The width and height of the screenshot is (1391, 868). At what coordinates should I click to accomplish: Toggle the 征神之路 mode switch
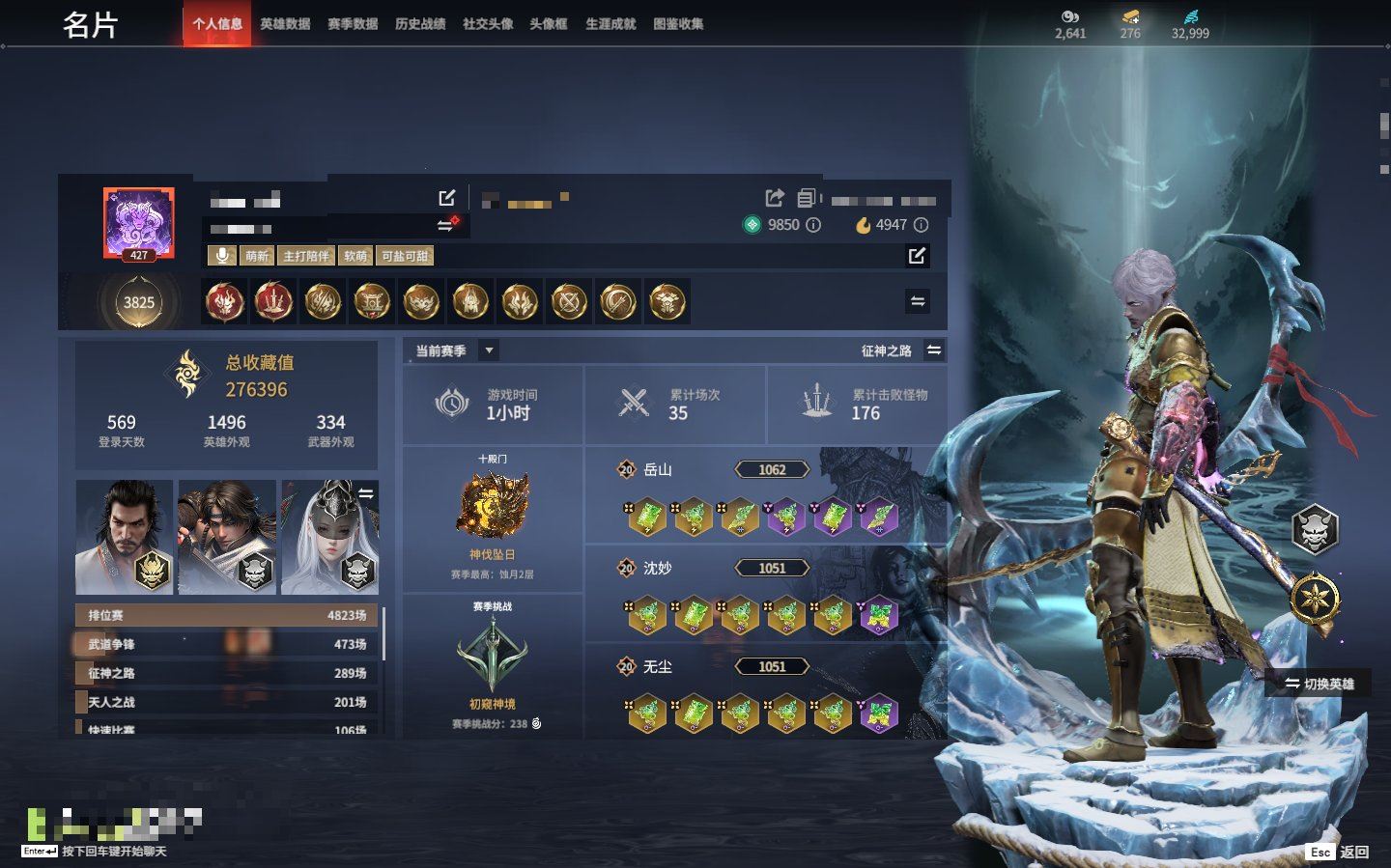934,350
